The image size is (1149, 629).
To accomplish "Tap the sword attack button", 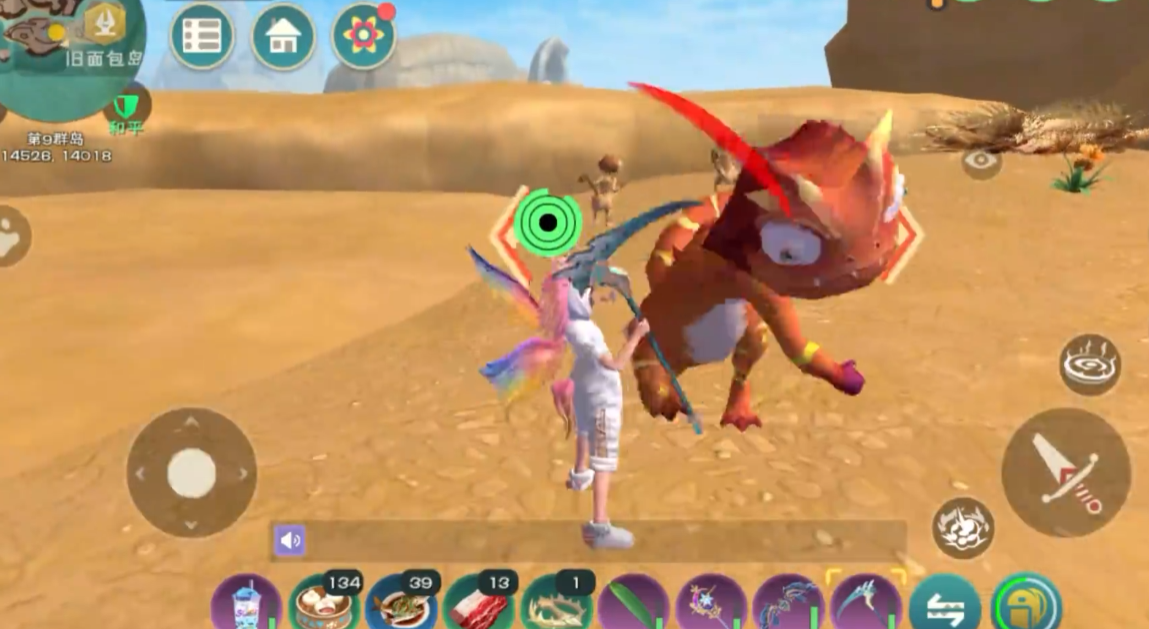I will click(1065, 473).
